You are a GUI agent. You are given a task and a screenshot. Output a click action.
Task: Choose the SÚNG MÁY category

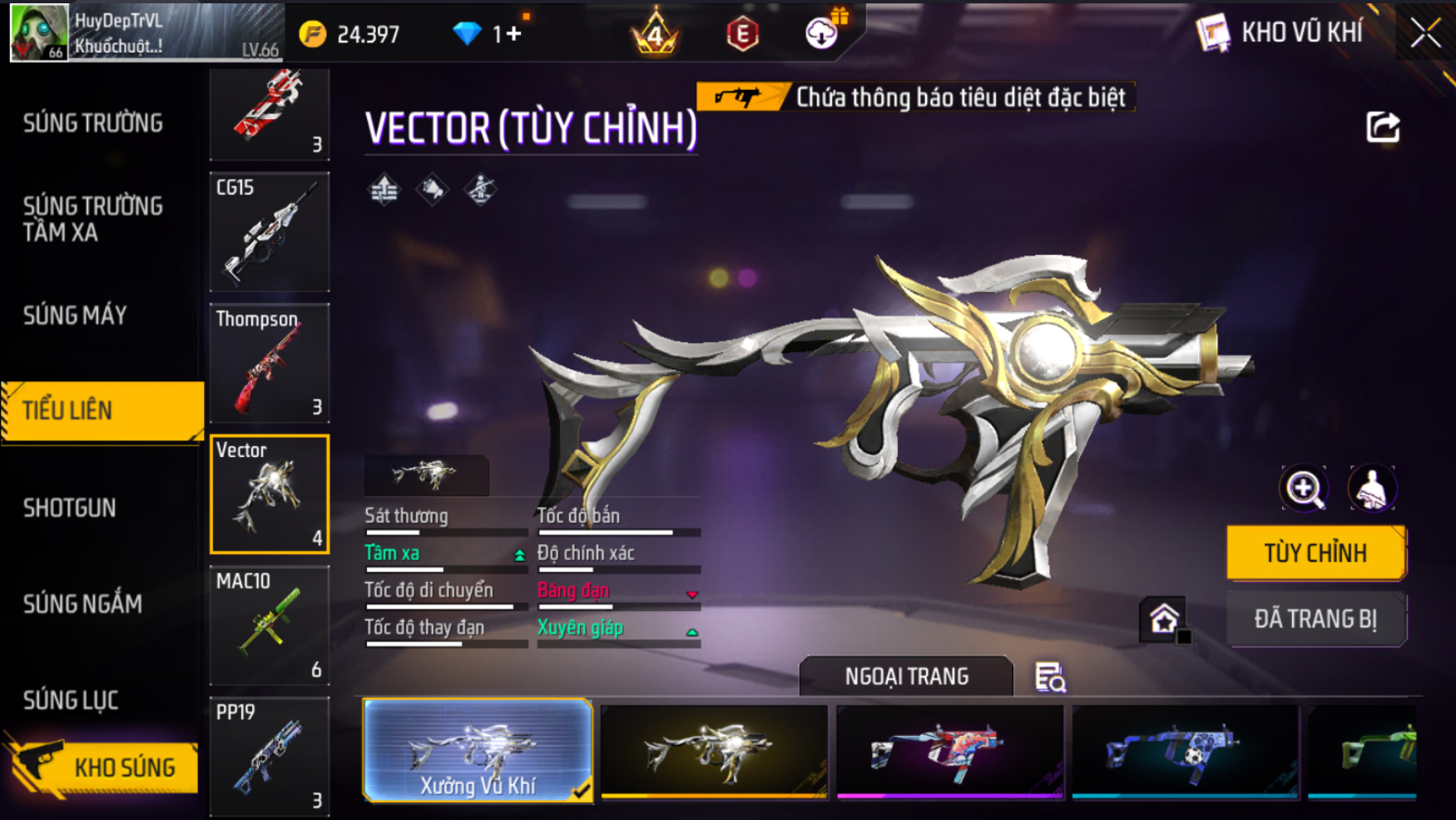75,316
